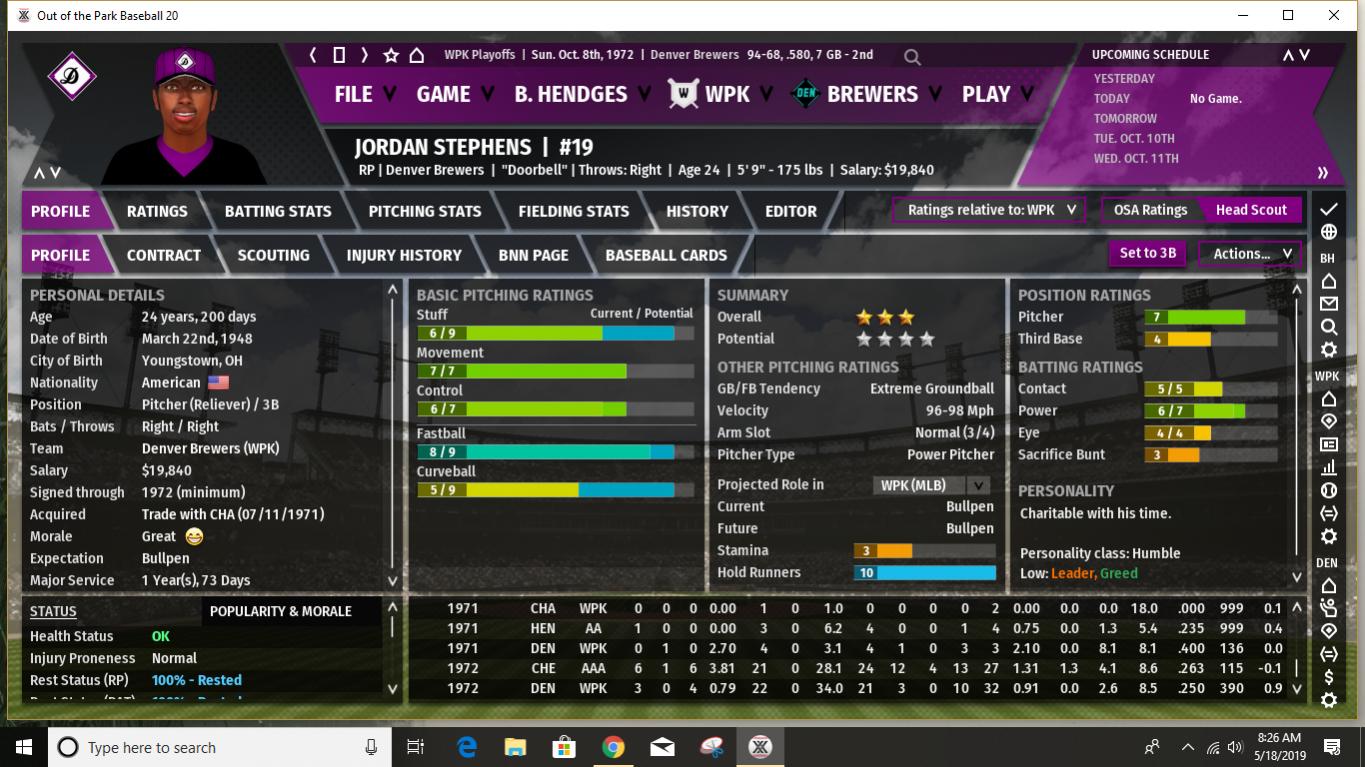Open the BASEBALL CARDS tab

(x=665, y=255)
